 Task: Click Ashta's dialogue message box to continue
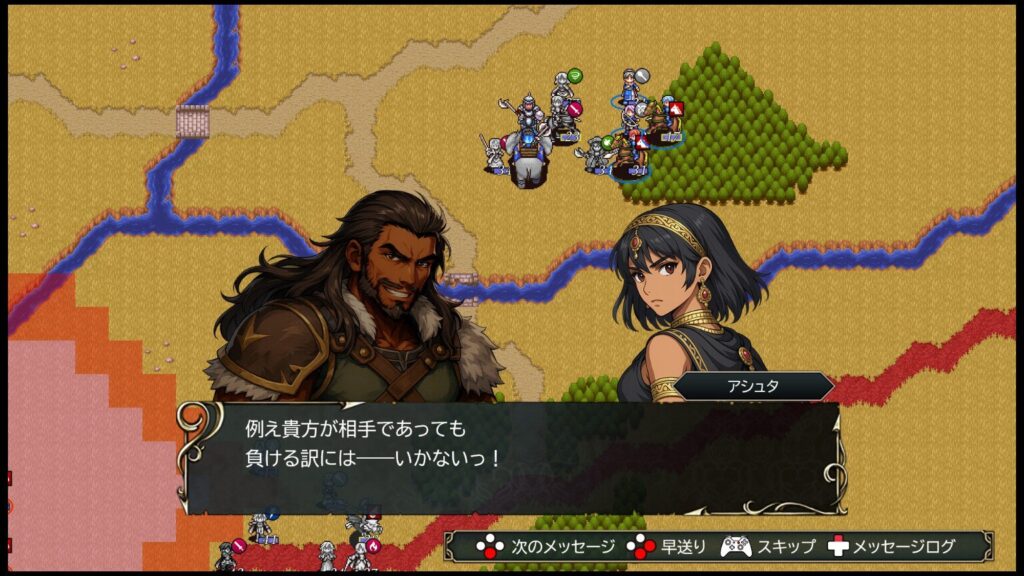(510, 458)
